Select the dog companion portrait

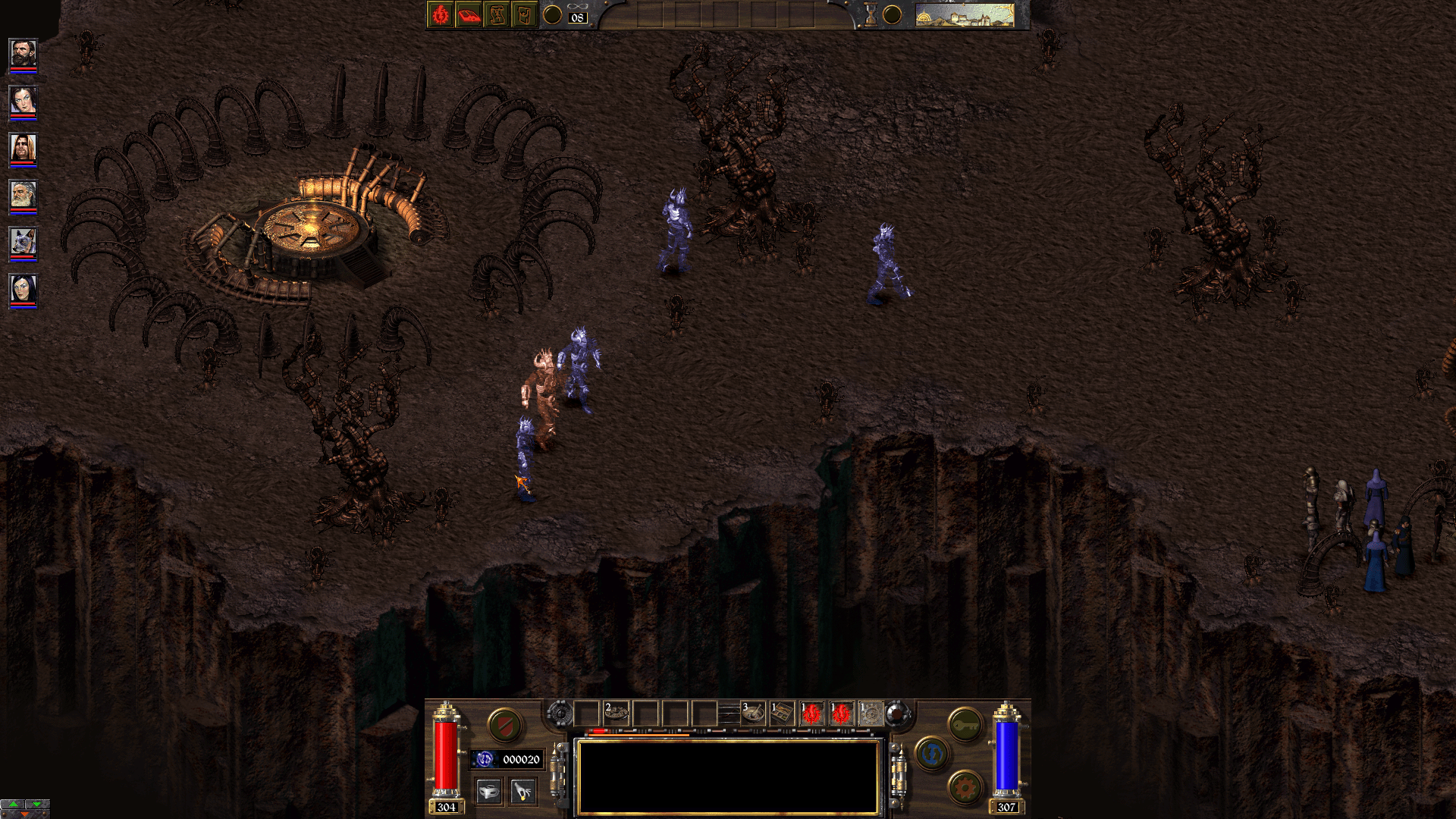[23, 243]
